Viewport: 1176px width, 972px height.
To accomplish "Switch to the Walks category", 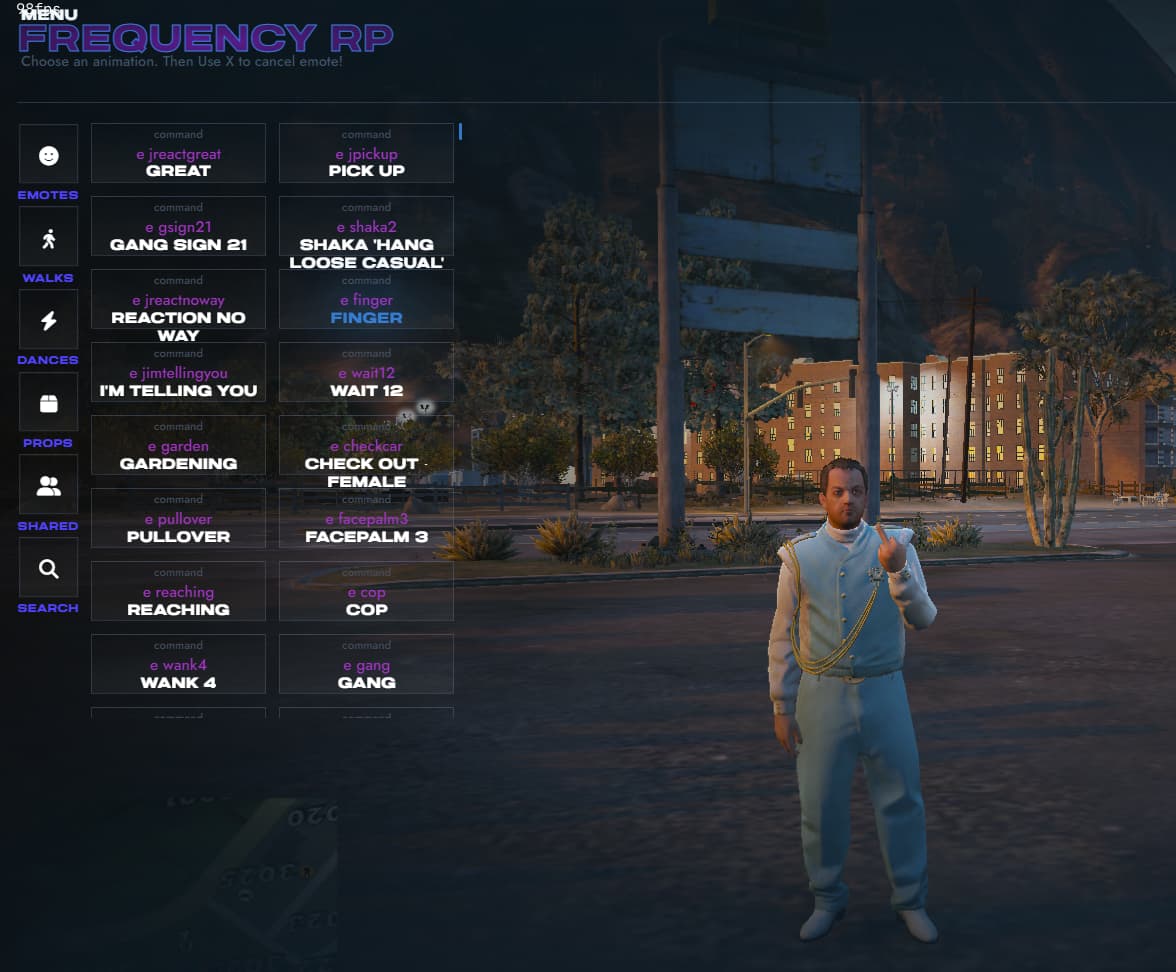I will tap(48, 237).
